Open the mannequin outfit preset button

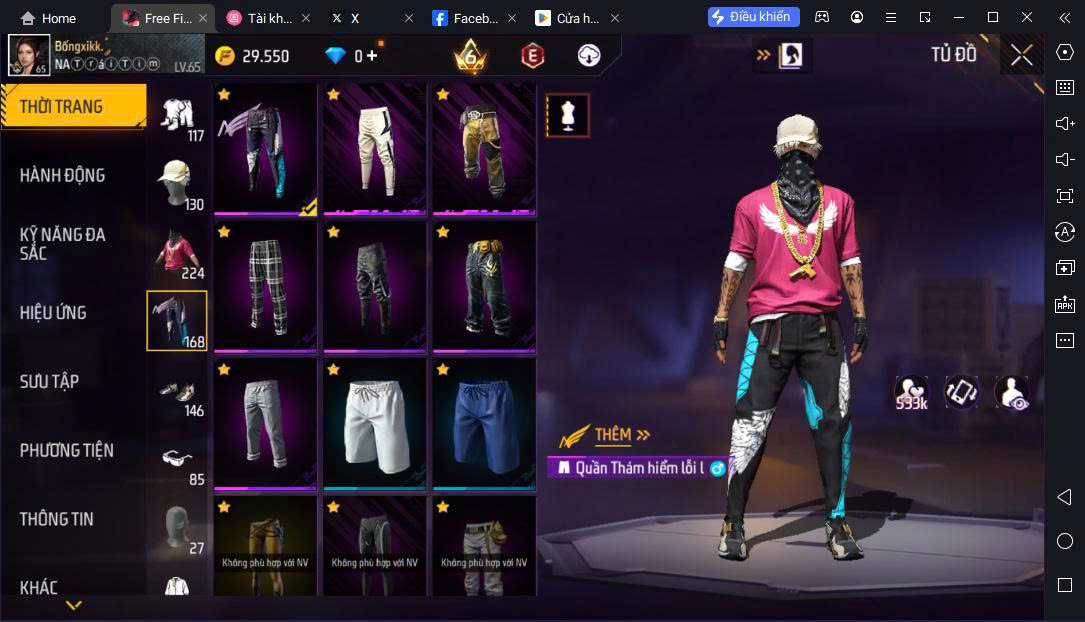click(568, 116)
